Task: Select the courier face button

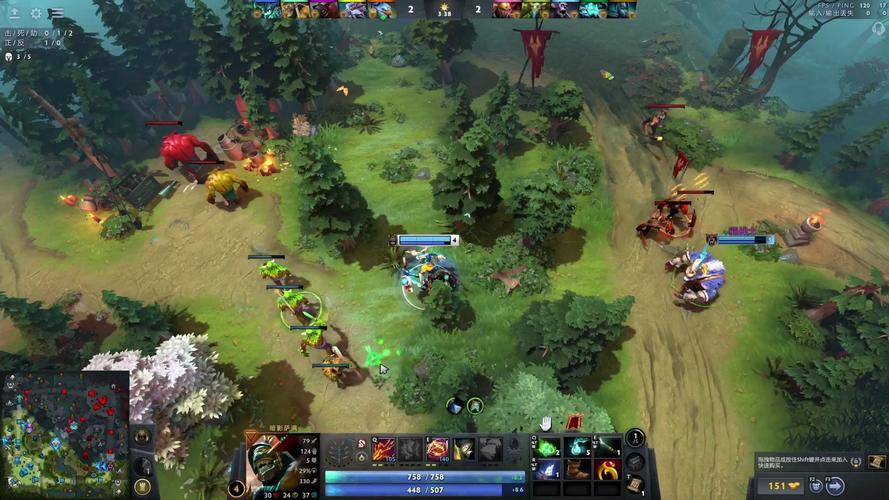Action: coord(815,486)
